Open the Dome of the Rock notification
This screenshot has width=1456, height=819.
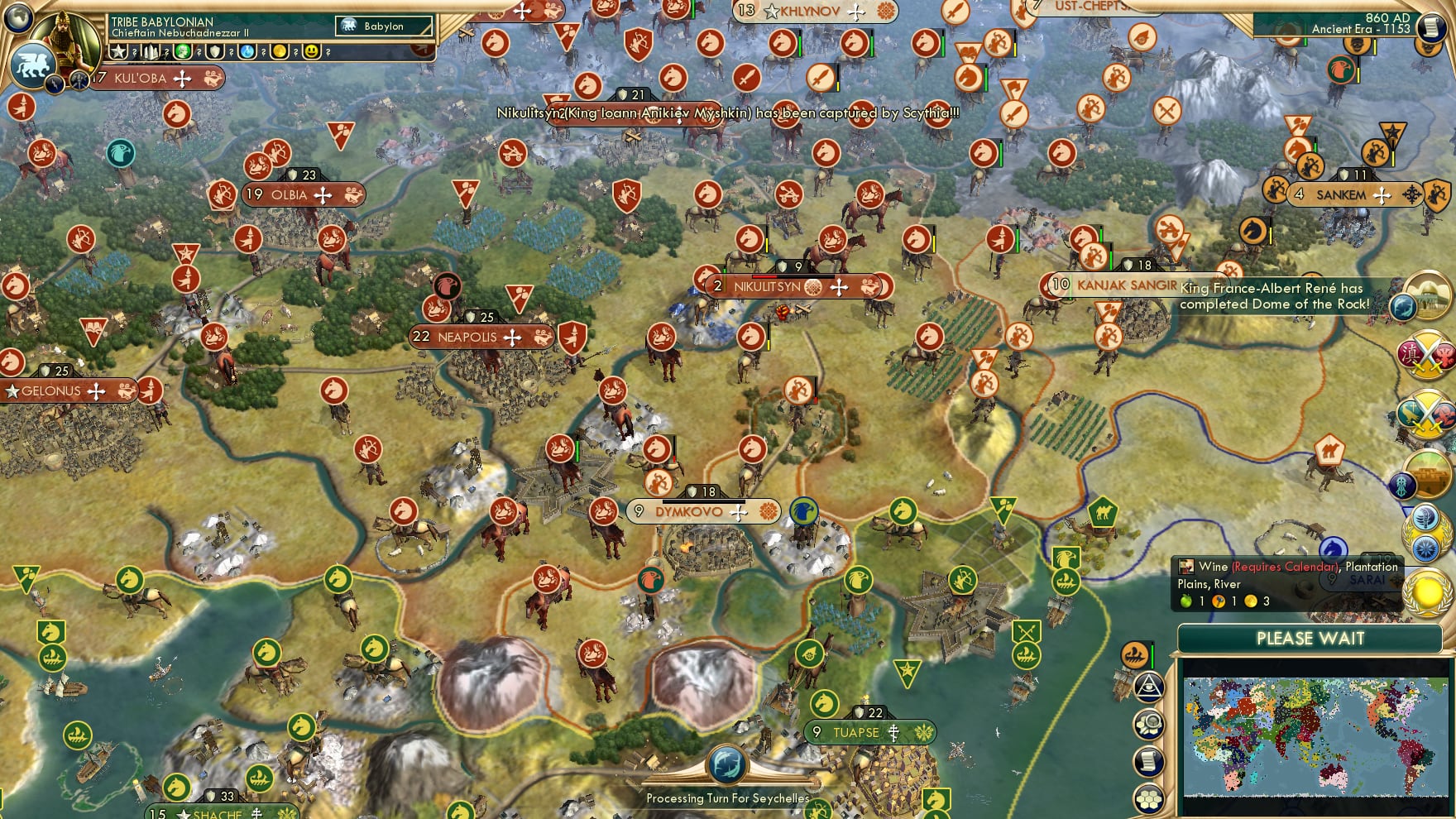click(x=1425, y=296)
